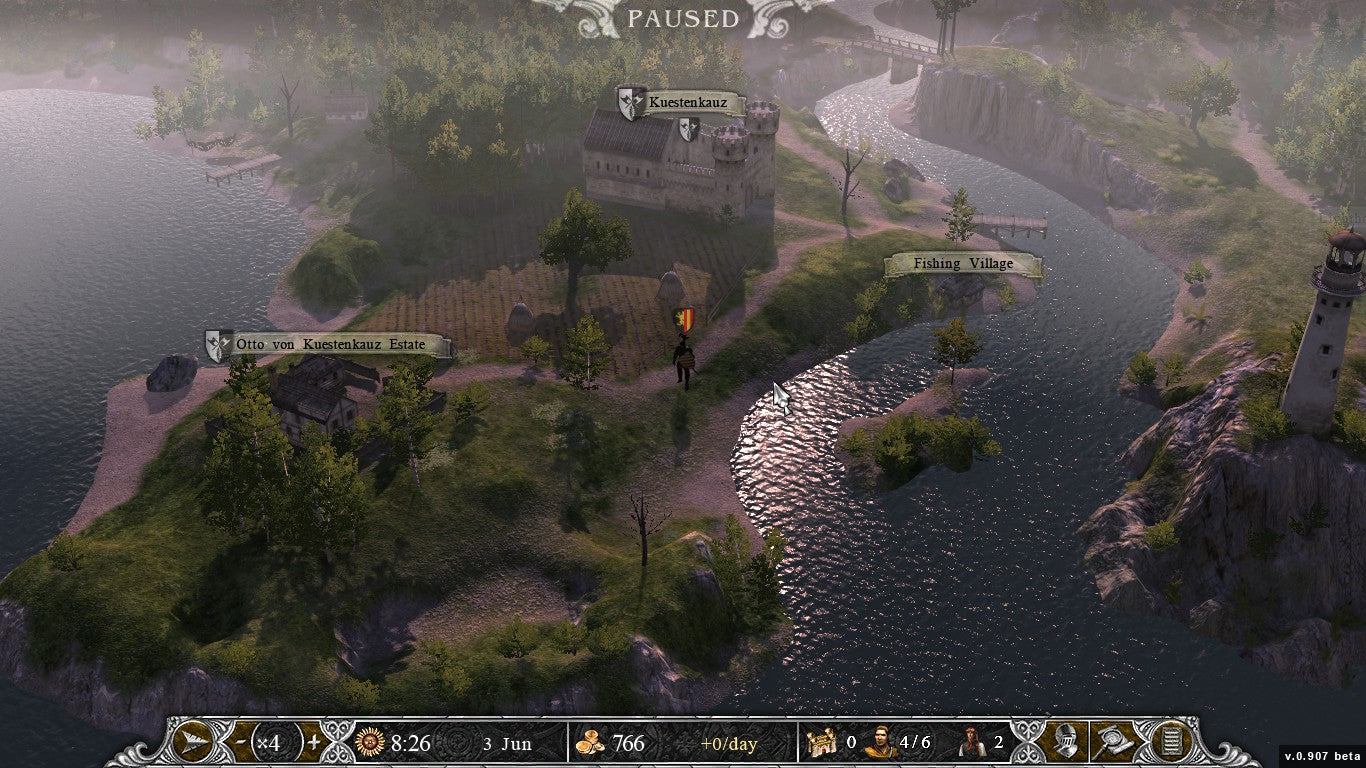Click the arrow icon on the bottom bar
Image resolution: width=1366 pixels, height=768 pixels.
[x=189, y=742]
